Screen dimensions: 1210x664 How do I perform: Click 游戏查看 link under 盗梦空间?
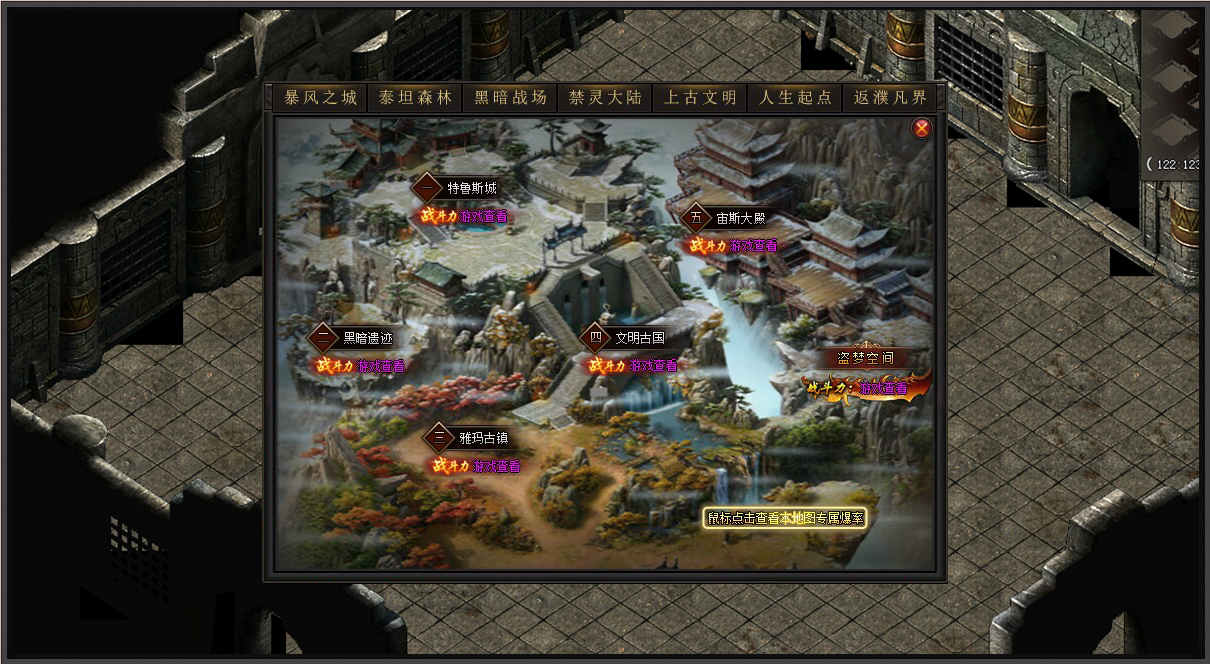click(x=883, y=388)
